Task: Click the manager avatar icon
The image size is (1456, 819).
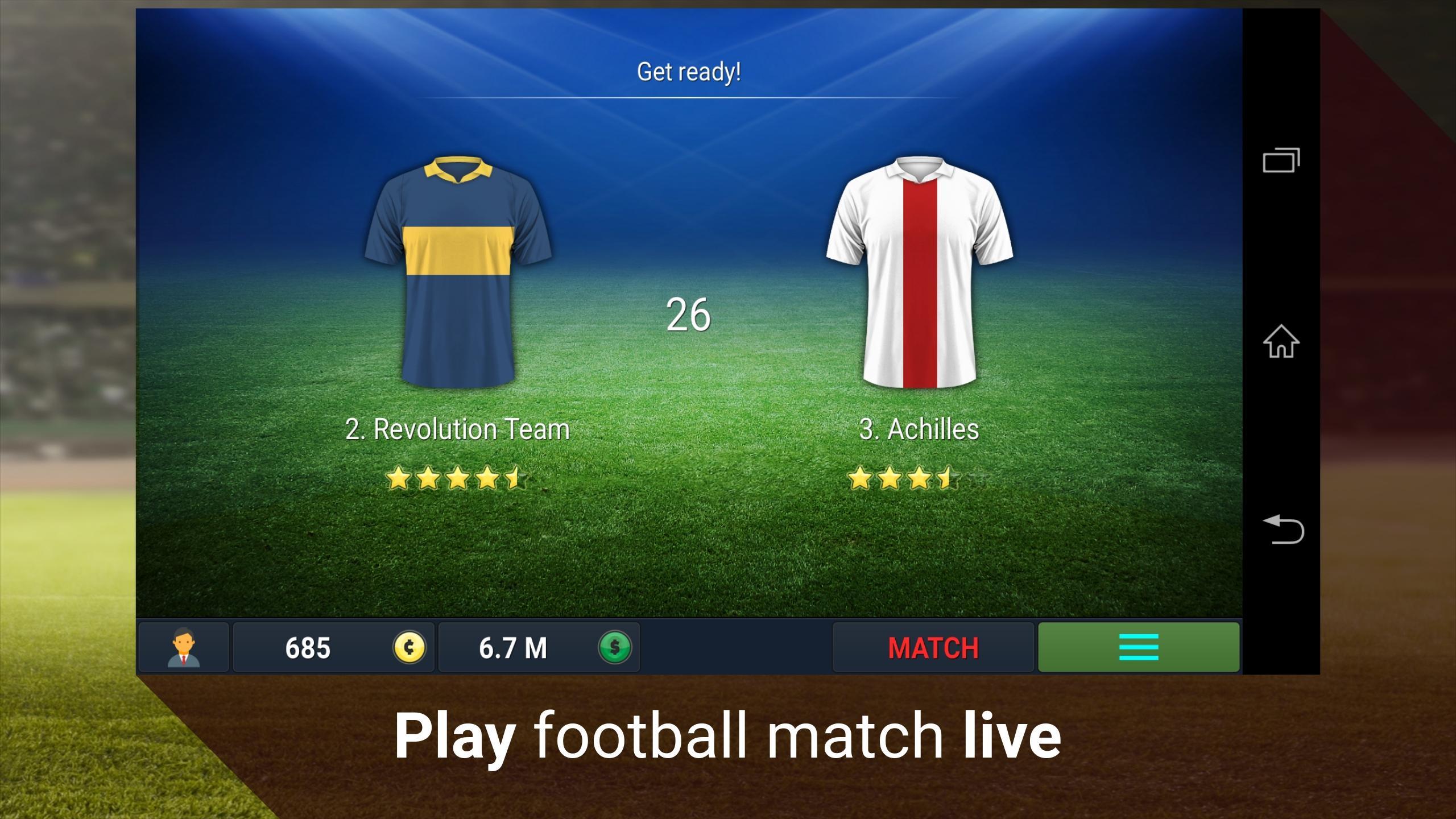Action: point(183,647)
